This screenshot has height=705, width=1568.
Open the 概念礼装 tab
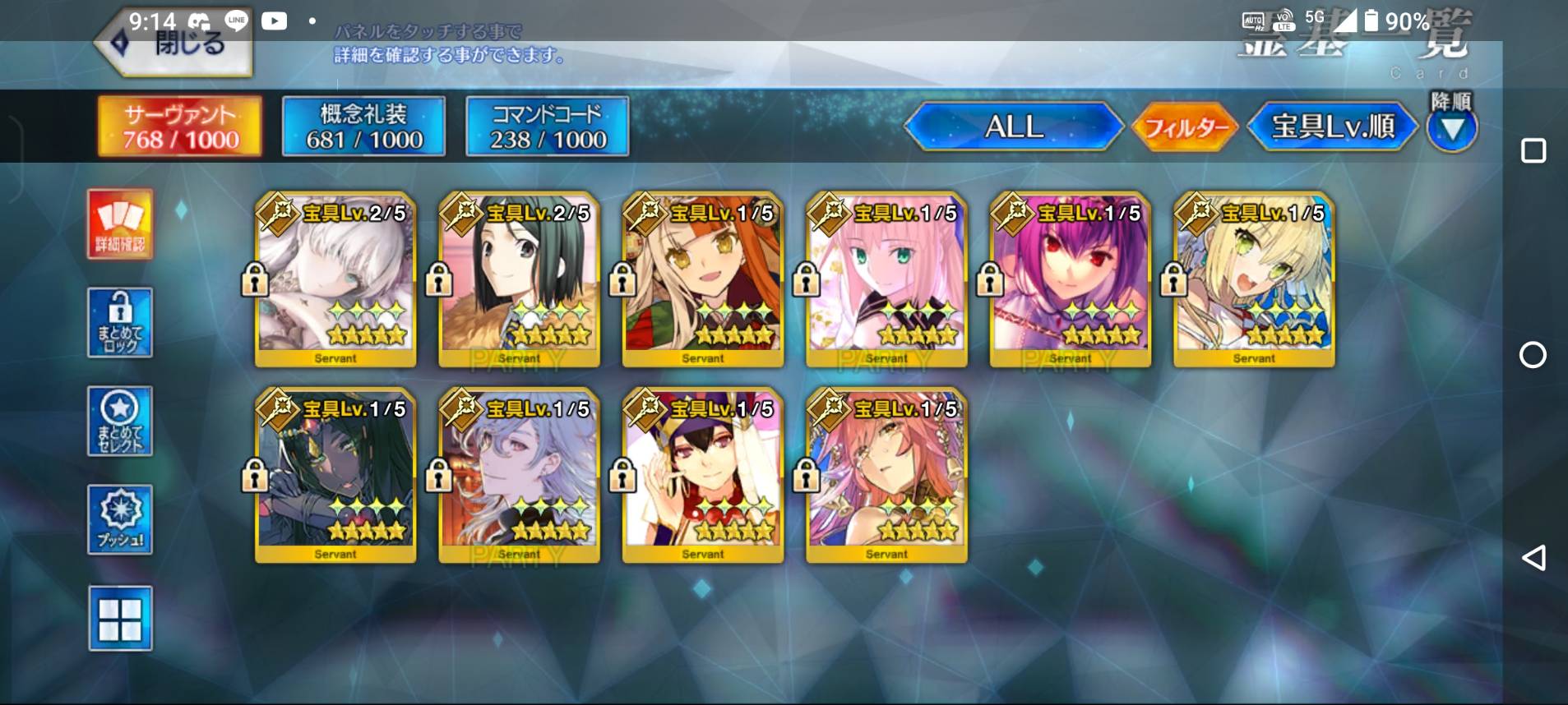(363, 127)
